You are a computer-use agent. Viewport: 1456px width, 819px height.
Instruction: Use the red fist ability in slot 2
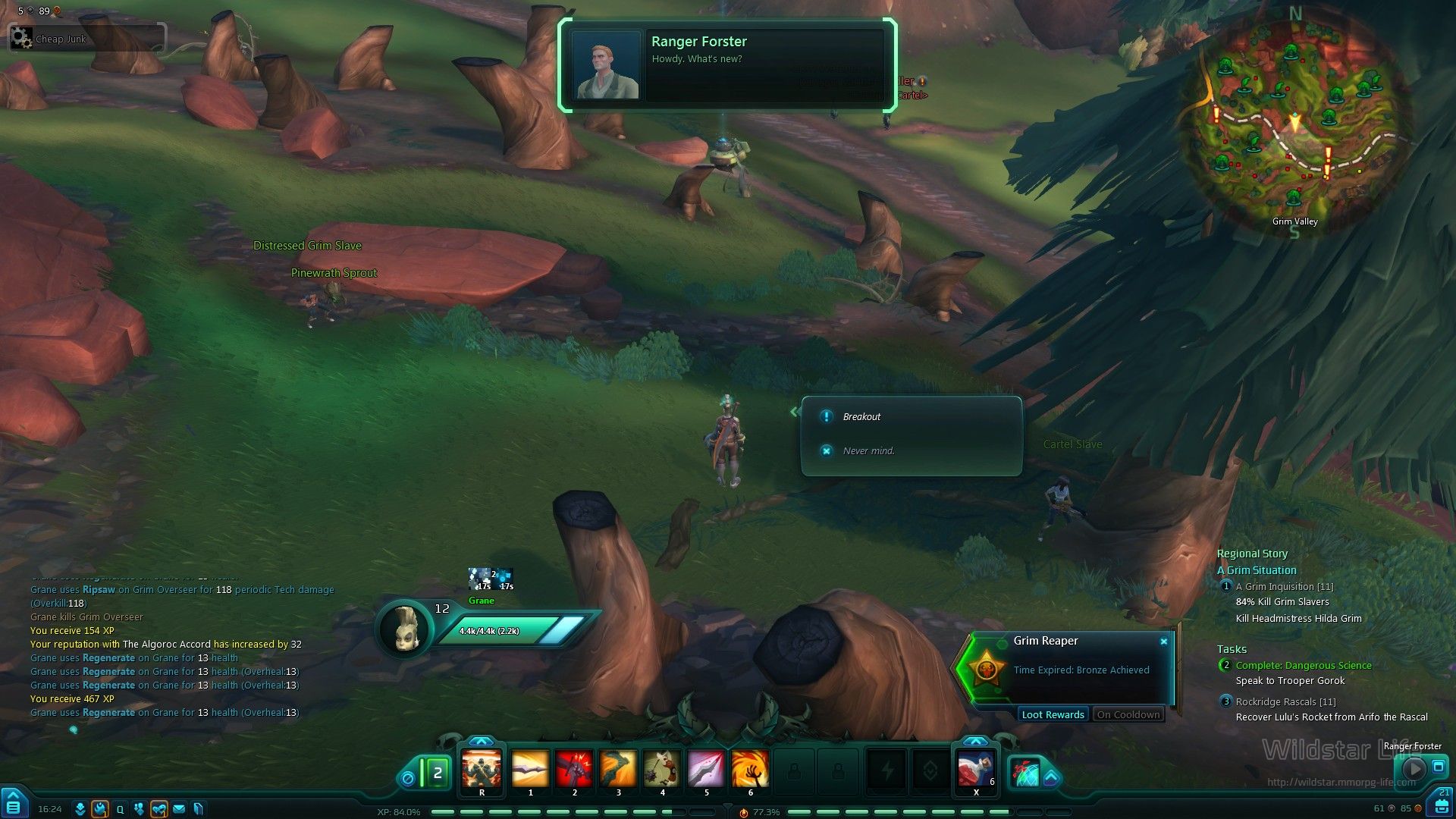pyautogui.click(x=574, y=770)
